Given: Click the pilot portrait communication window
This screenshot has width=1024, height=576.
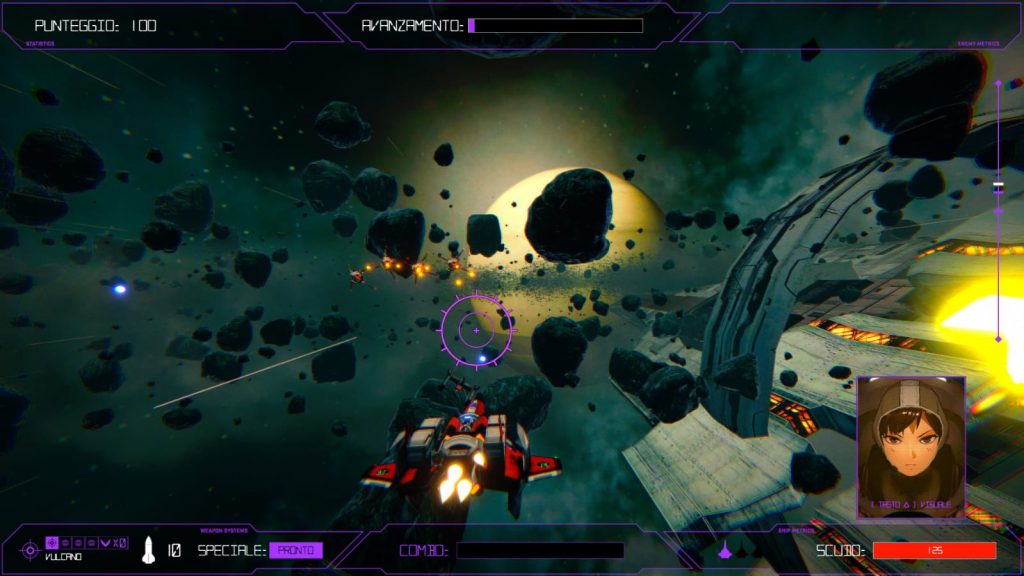Looking at the screenshot, I should coord(911,447).
